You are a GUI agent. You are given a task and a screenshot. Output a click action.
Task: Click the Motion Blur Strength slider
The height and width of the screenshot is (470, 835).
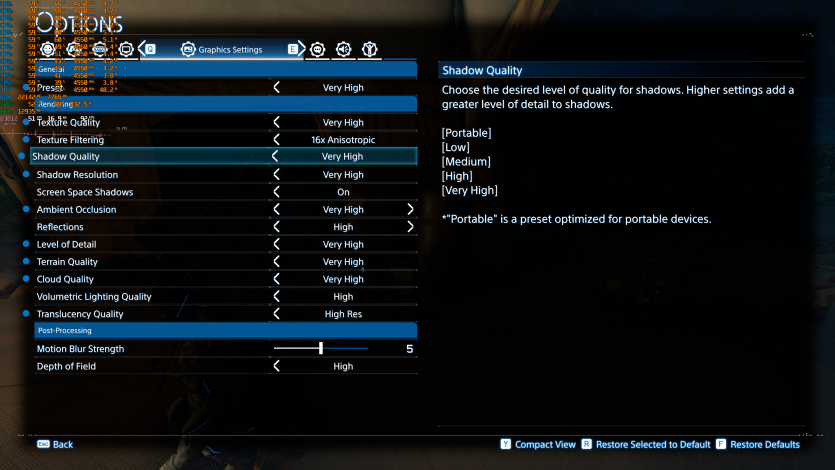click(321, 349)
